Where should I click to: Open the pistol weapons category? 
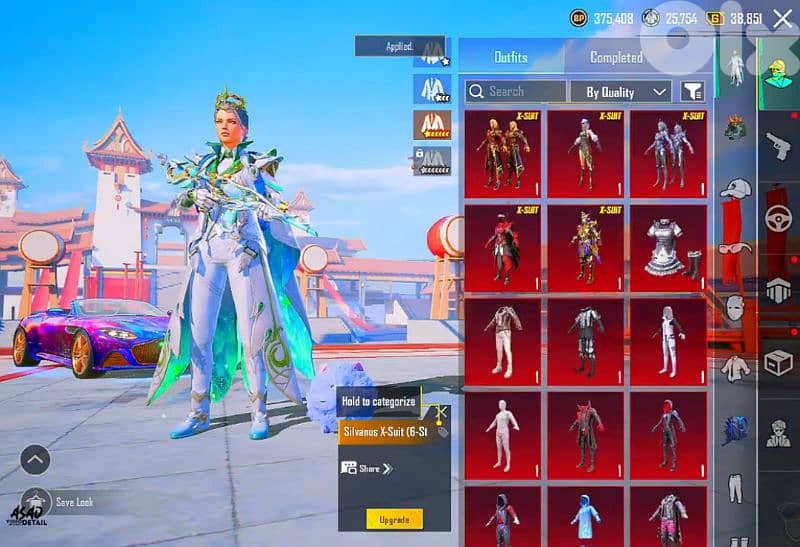[777, 146]
